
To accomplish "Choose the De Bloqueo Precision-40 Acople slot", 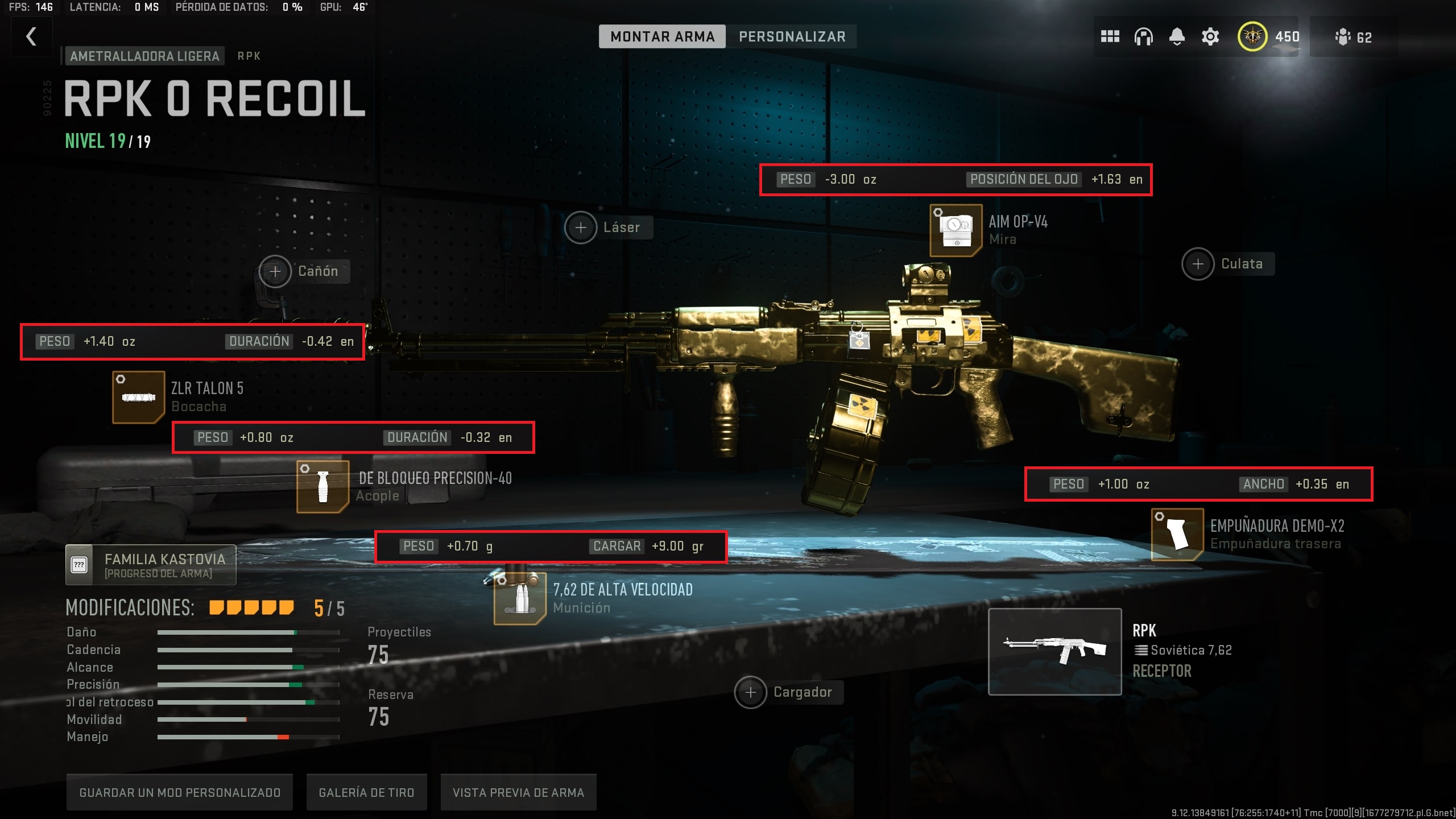I will pos(322,487).
